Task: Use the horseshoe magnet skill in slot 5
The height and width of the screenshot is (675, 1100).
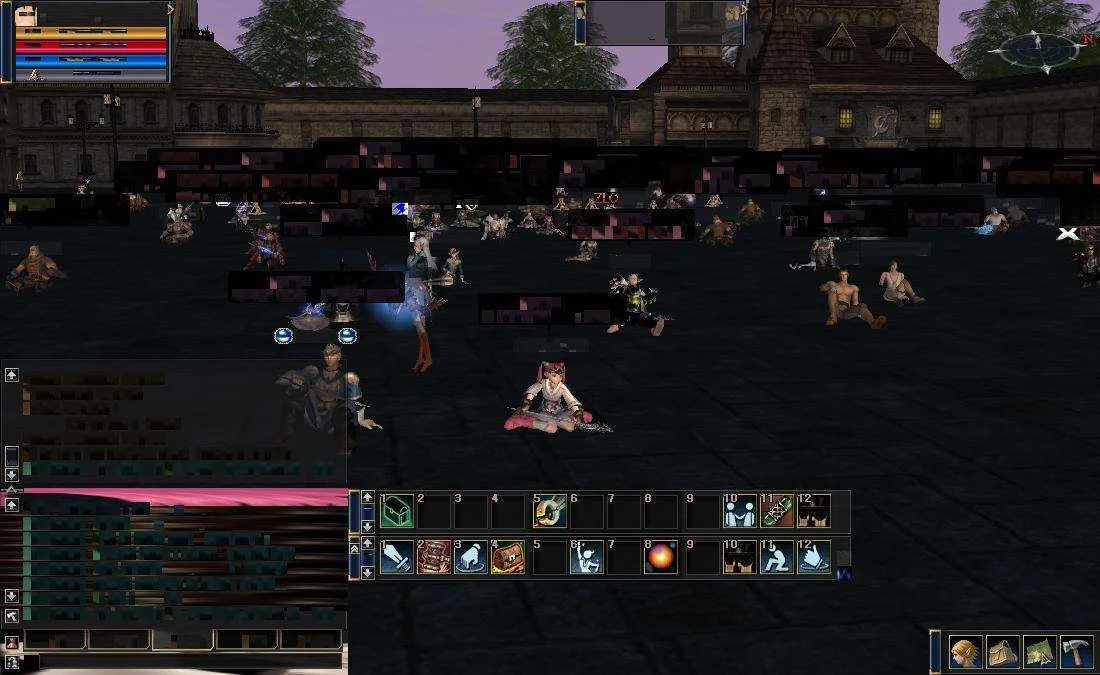Action: [550, 511]
